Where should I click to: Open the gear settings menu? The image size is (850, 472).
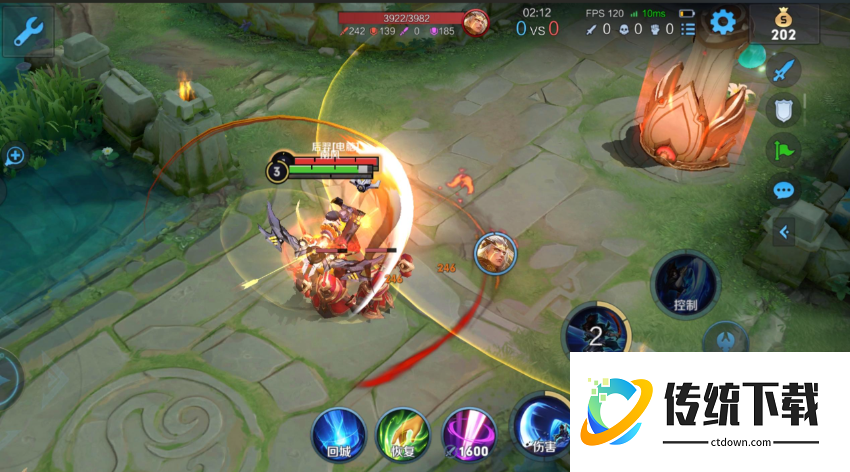point(722,22)
